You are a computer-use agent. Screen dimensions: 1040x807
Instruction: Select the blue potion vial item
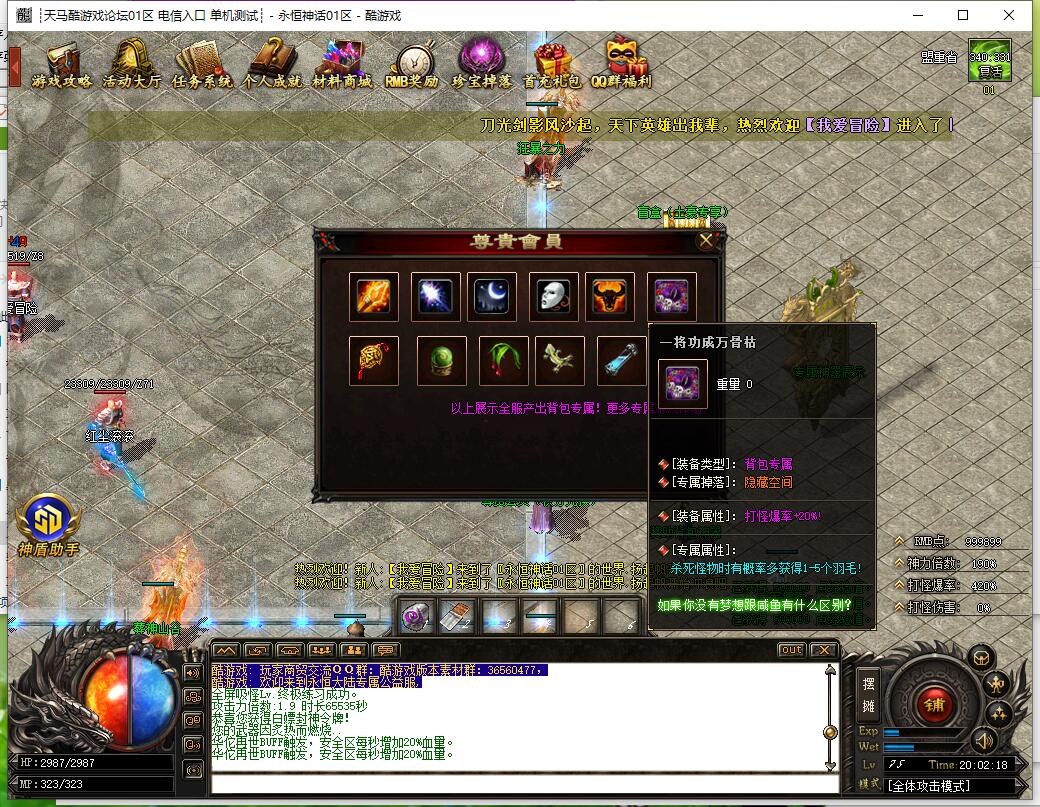(x=622, y=361)
